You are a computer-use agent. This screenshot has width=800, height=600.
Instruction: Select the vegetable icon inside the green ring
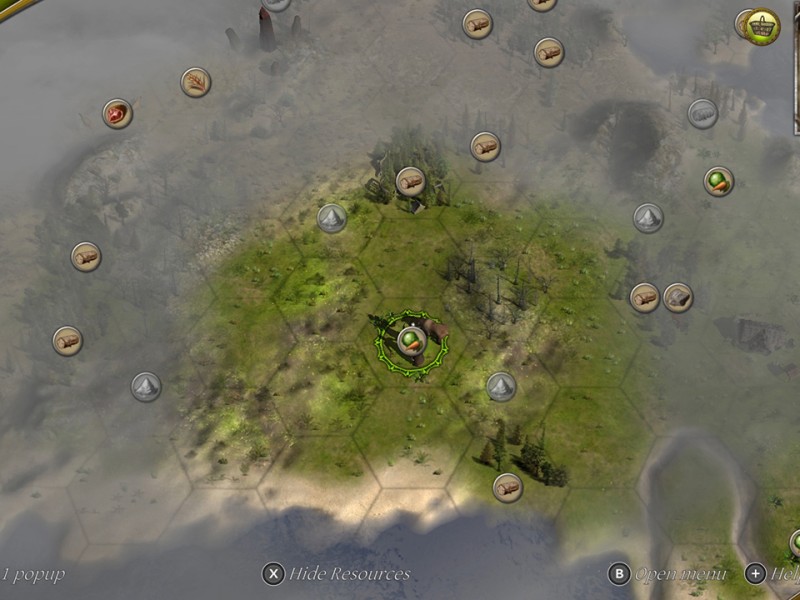click(410, 341)
